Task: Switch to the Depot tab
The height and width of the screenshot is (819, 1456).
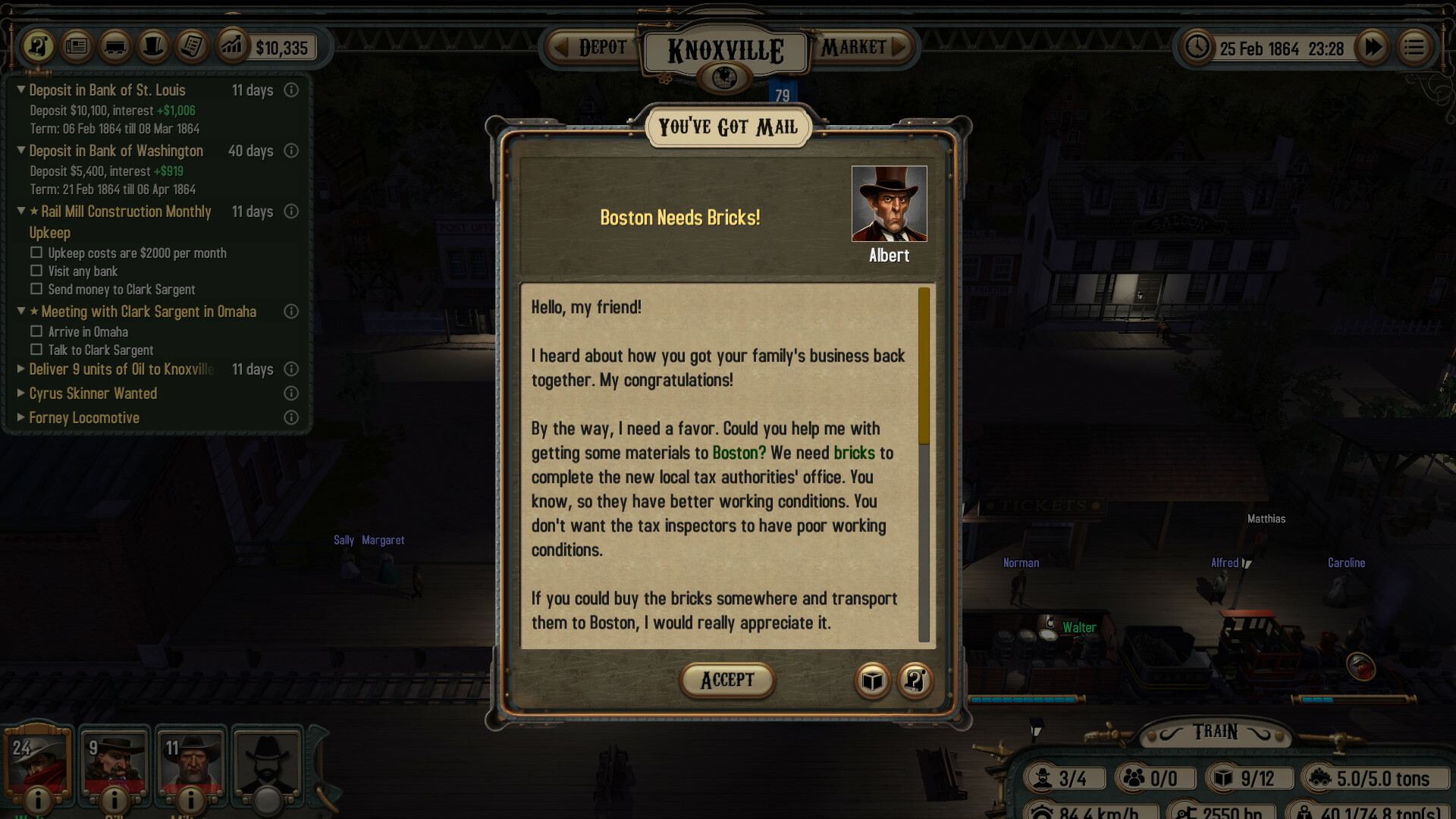Action: coord(599,47)
